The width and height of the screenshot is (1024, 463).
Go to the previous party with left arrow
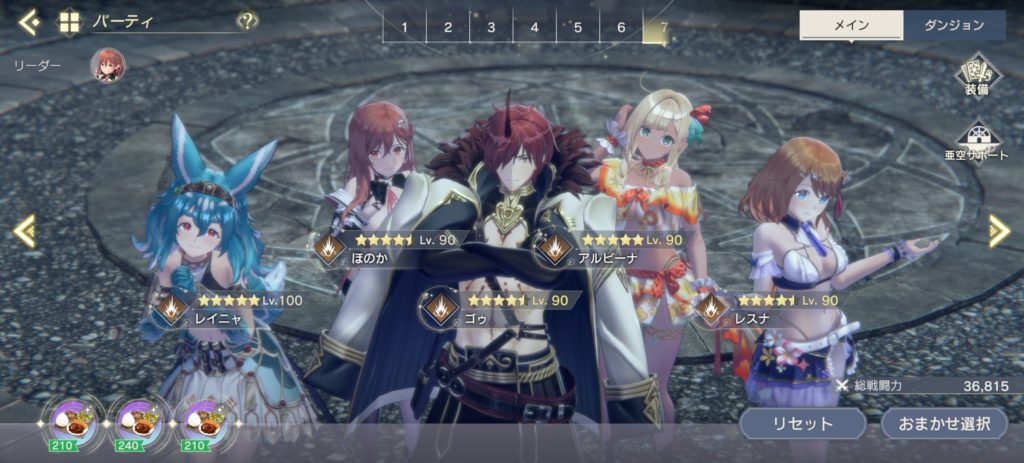(x=25, y=231)
